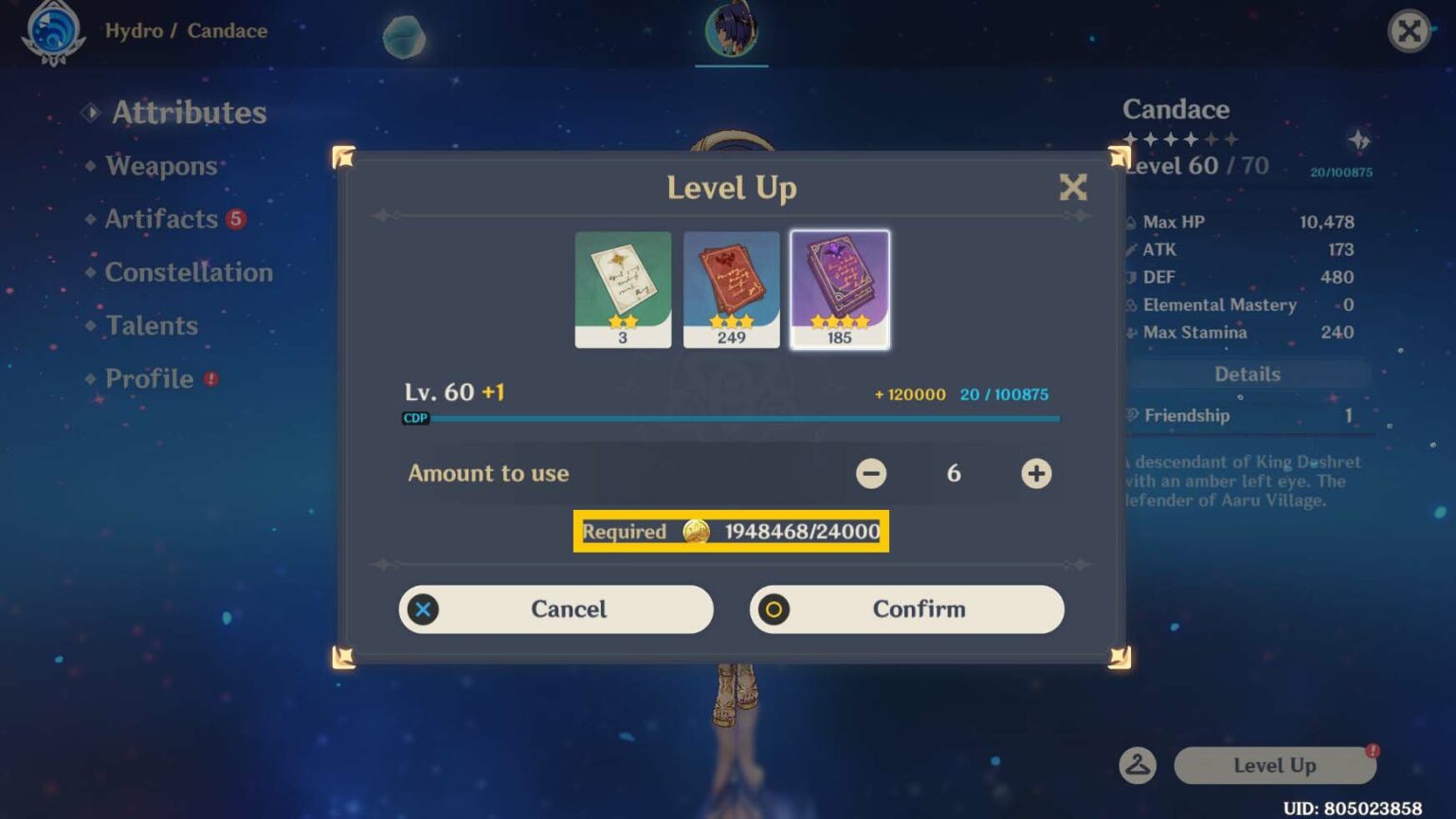
Task: Click the Max HP stat icon
Action: (x=1129, y=221)
